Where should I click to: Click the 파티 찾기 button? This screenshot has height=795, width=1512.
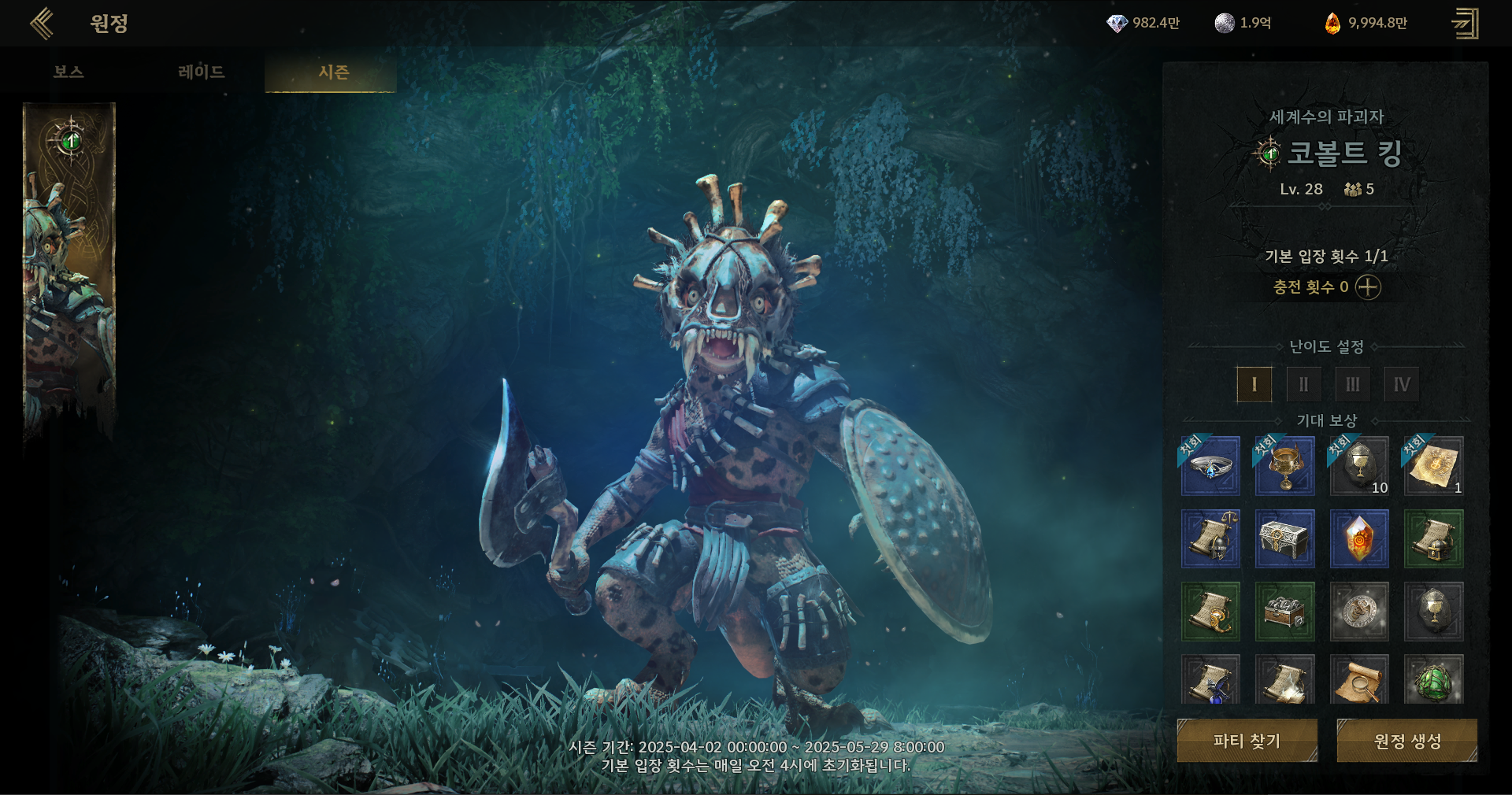tap(1247, 741)
